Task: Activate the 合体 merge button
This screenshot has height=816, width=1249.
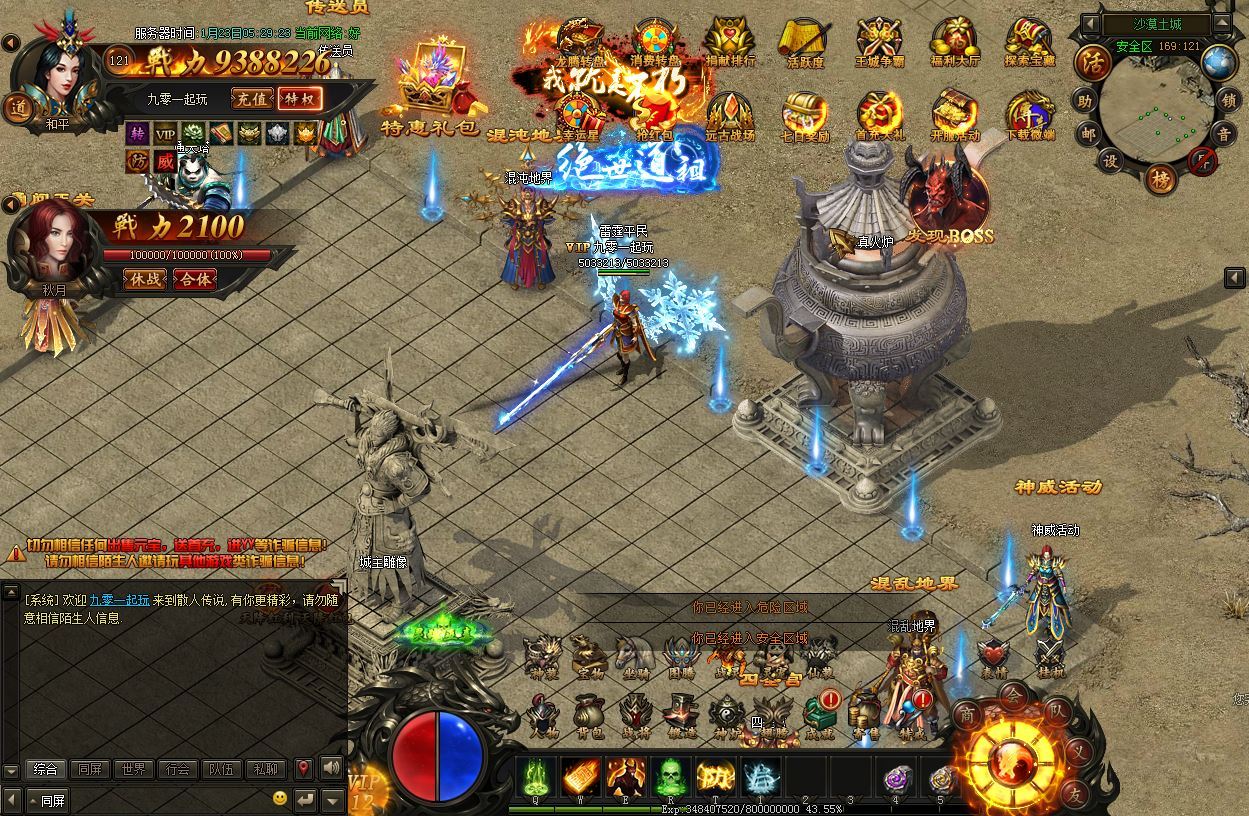Action: 195,279
